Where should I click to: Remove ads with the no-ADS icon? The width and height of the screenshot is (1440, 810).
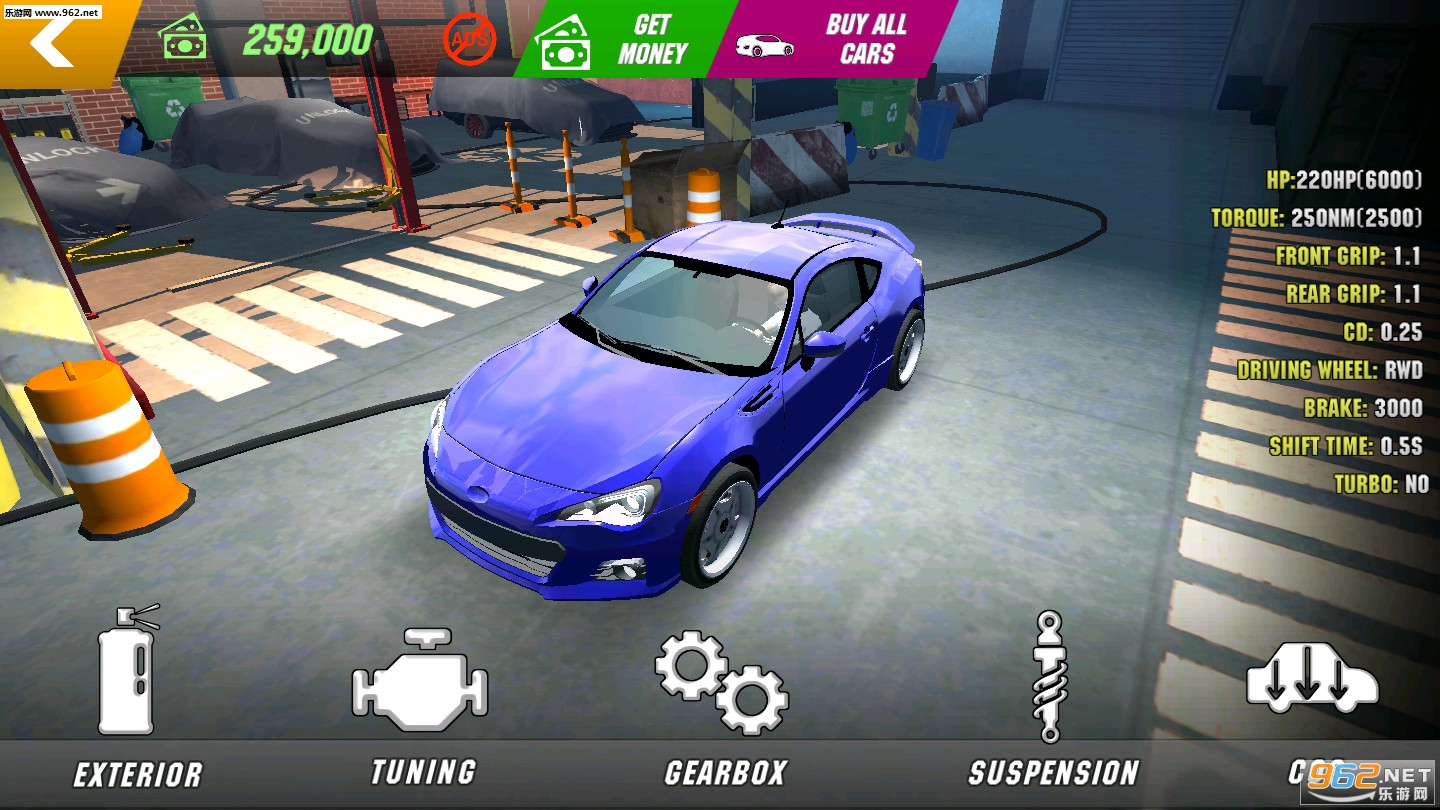pos(468,40)
